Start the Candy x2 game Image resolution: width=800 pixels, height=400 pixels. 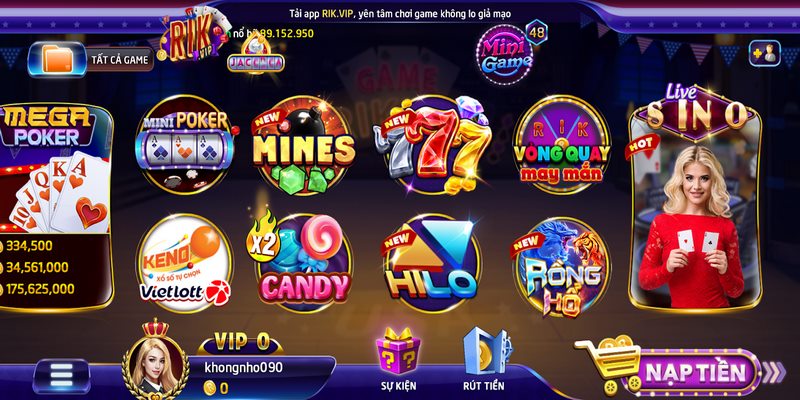pos(302,262)
